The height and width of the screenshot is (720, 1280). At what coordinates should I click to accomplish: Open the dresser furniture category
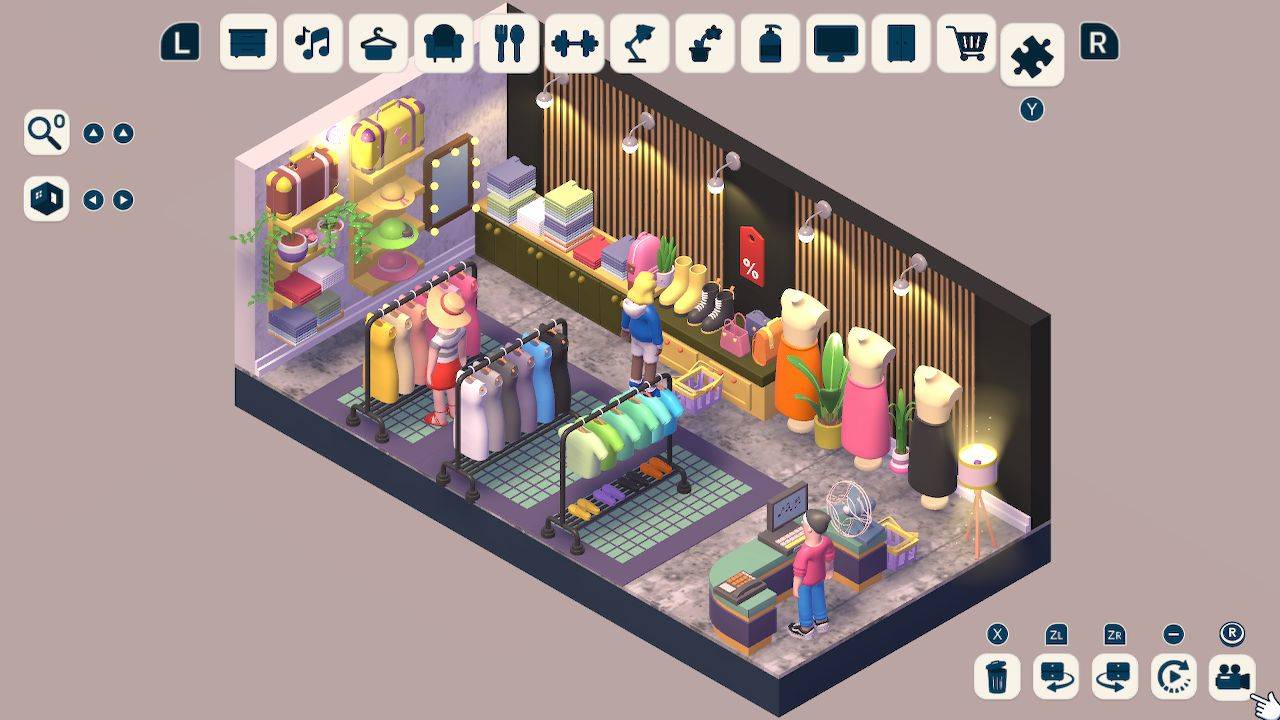click(x=247, y=44)
